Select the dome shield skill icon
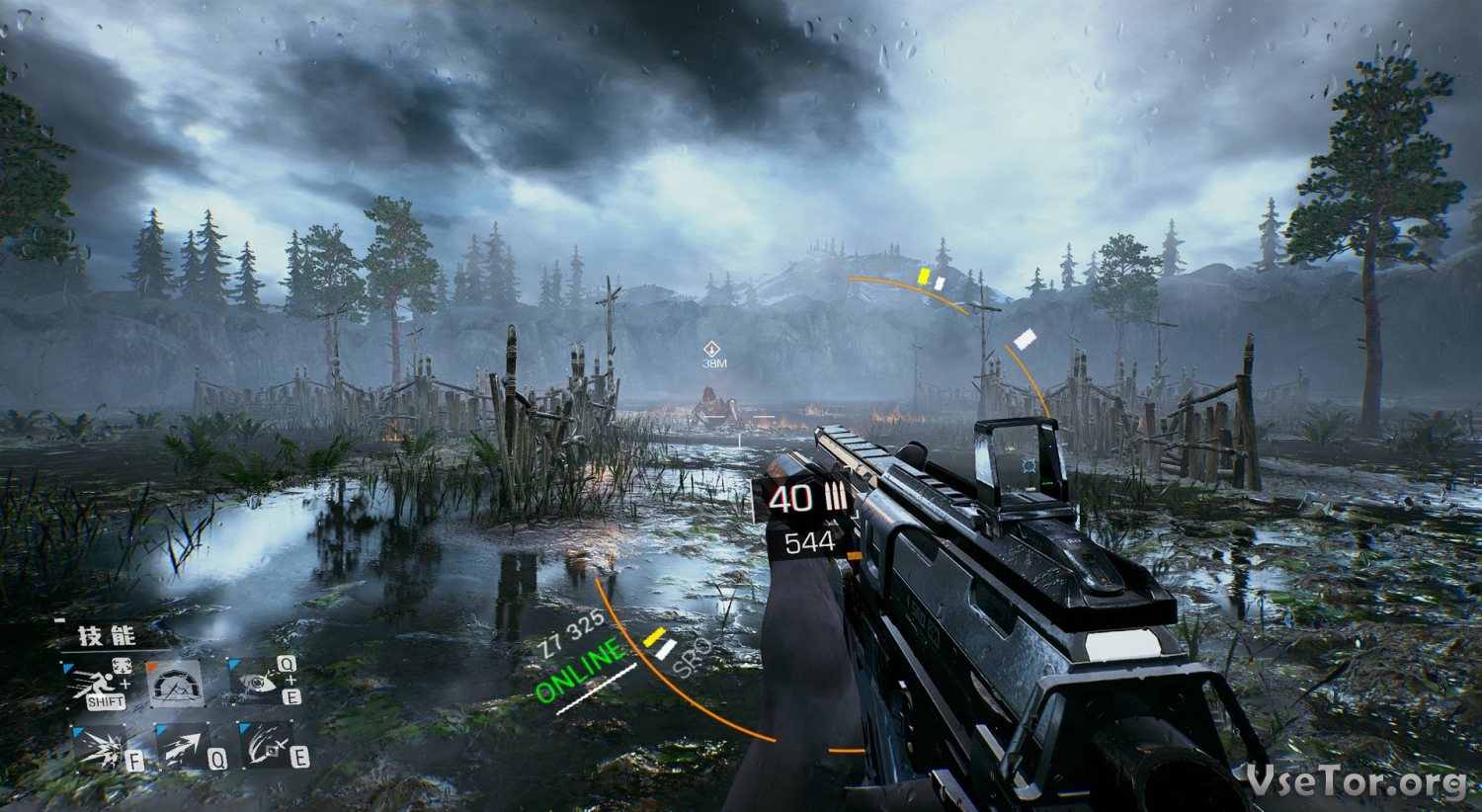 pos(177,683)
